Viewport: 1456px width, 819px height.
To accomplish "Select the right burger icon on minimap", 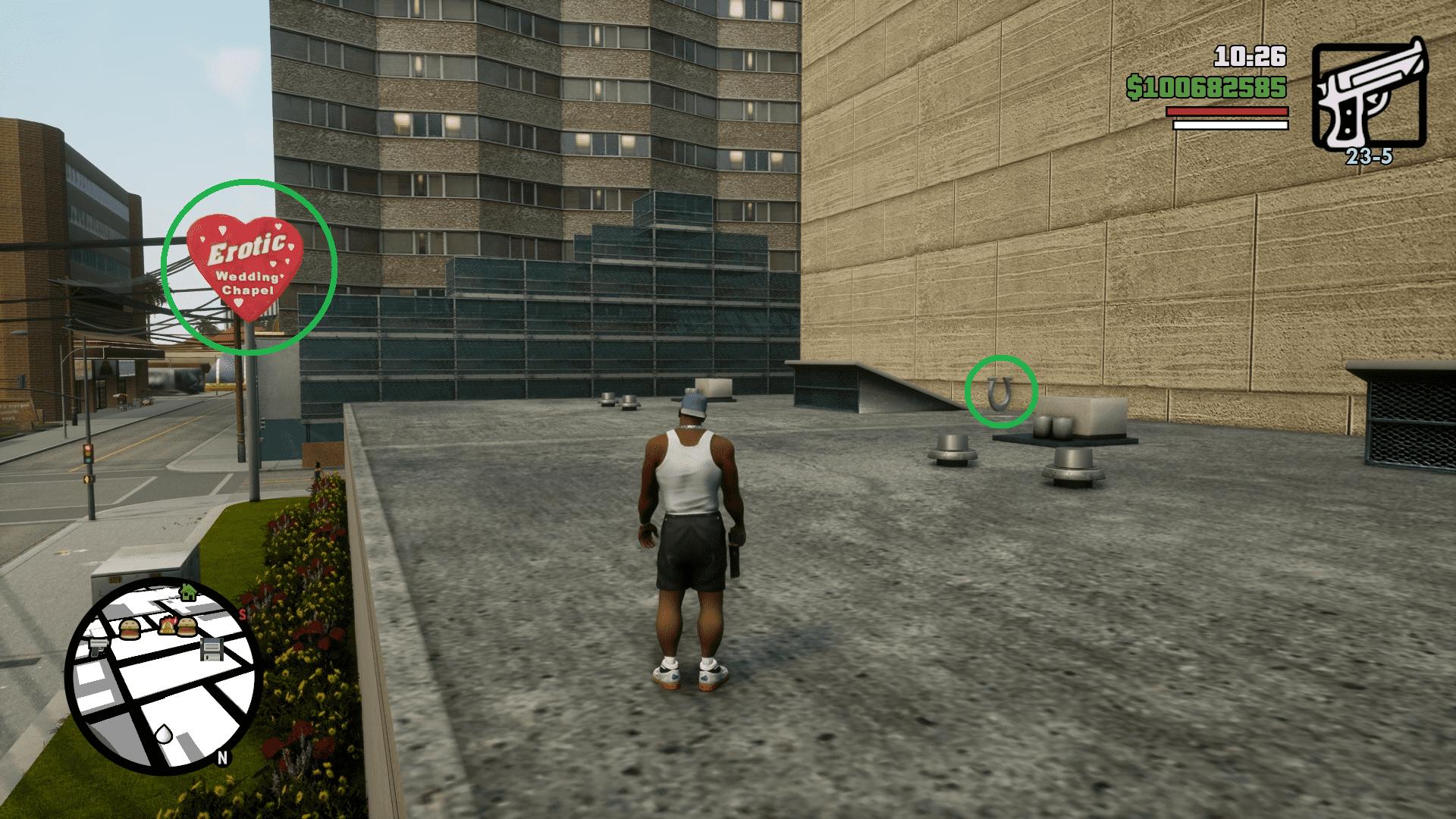I will pyautogui.click(x=187, y=627).
